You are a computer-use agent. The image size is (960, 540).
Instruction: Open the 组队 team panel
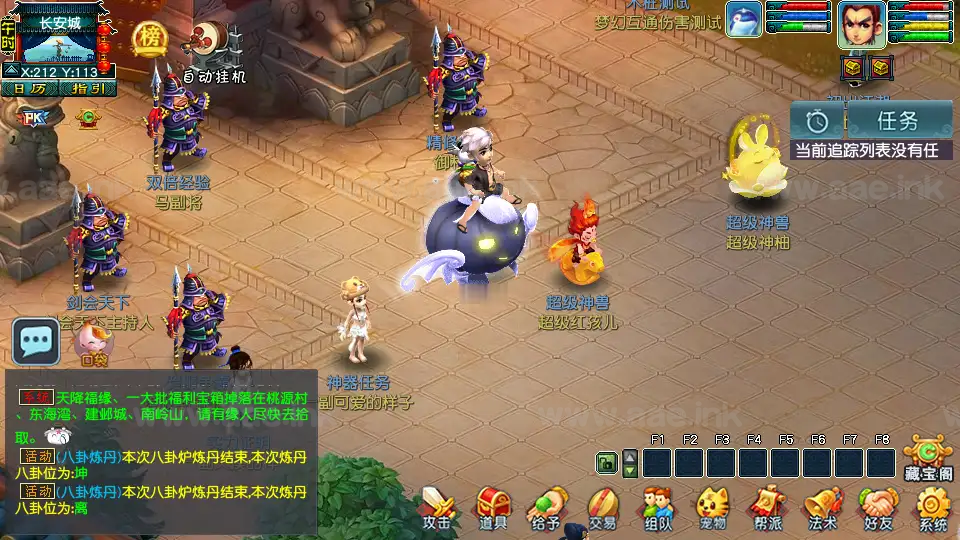click(x=657, y=506)
